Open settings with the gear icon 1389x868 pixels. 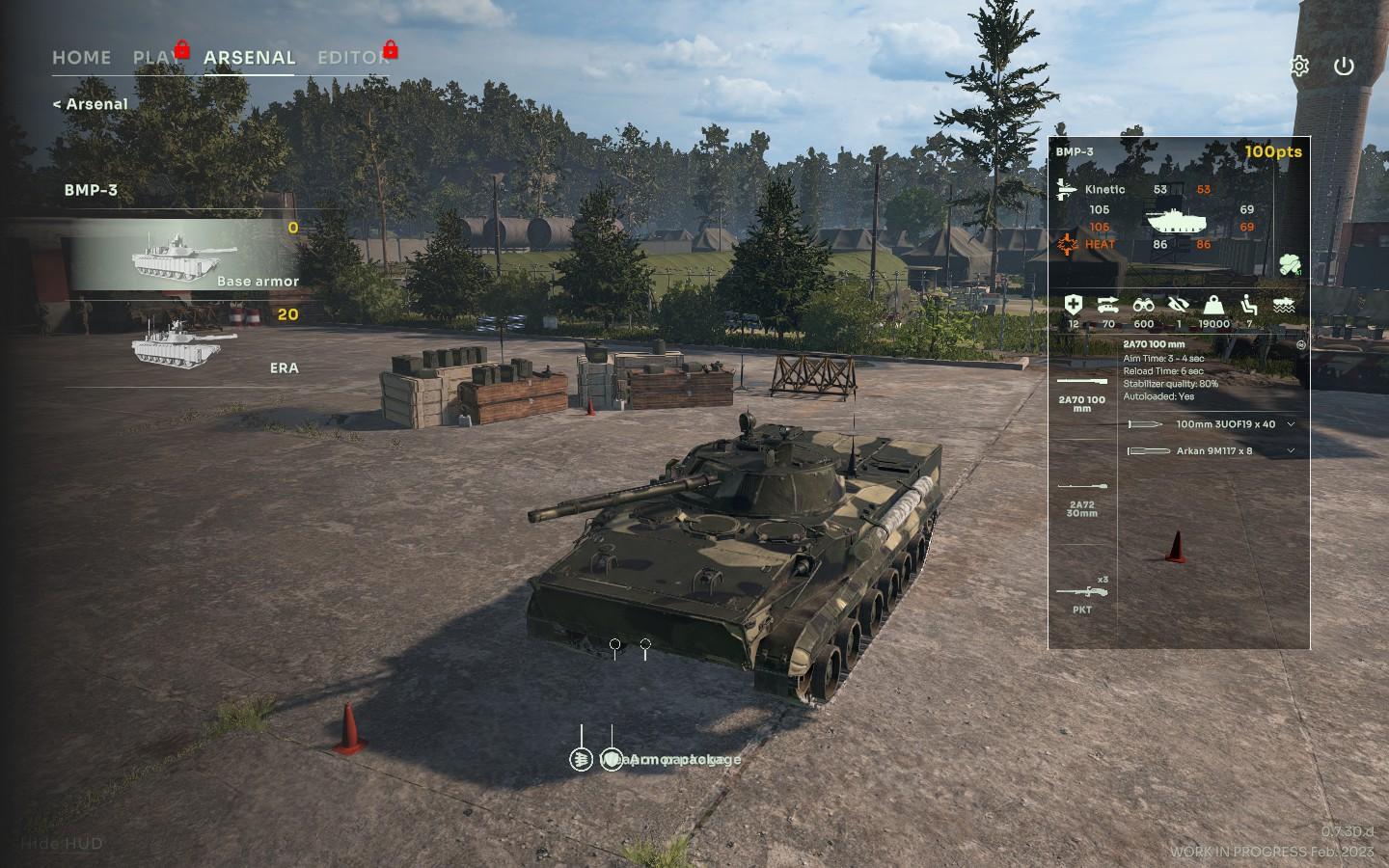pos(1299,67)
